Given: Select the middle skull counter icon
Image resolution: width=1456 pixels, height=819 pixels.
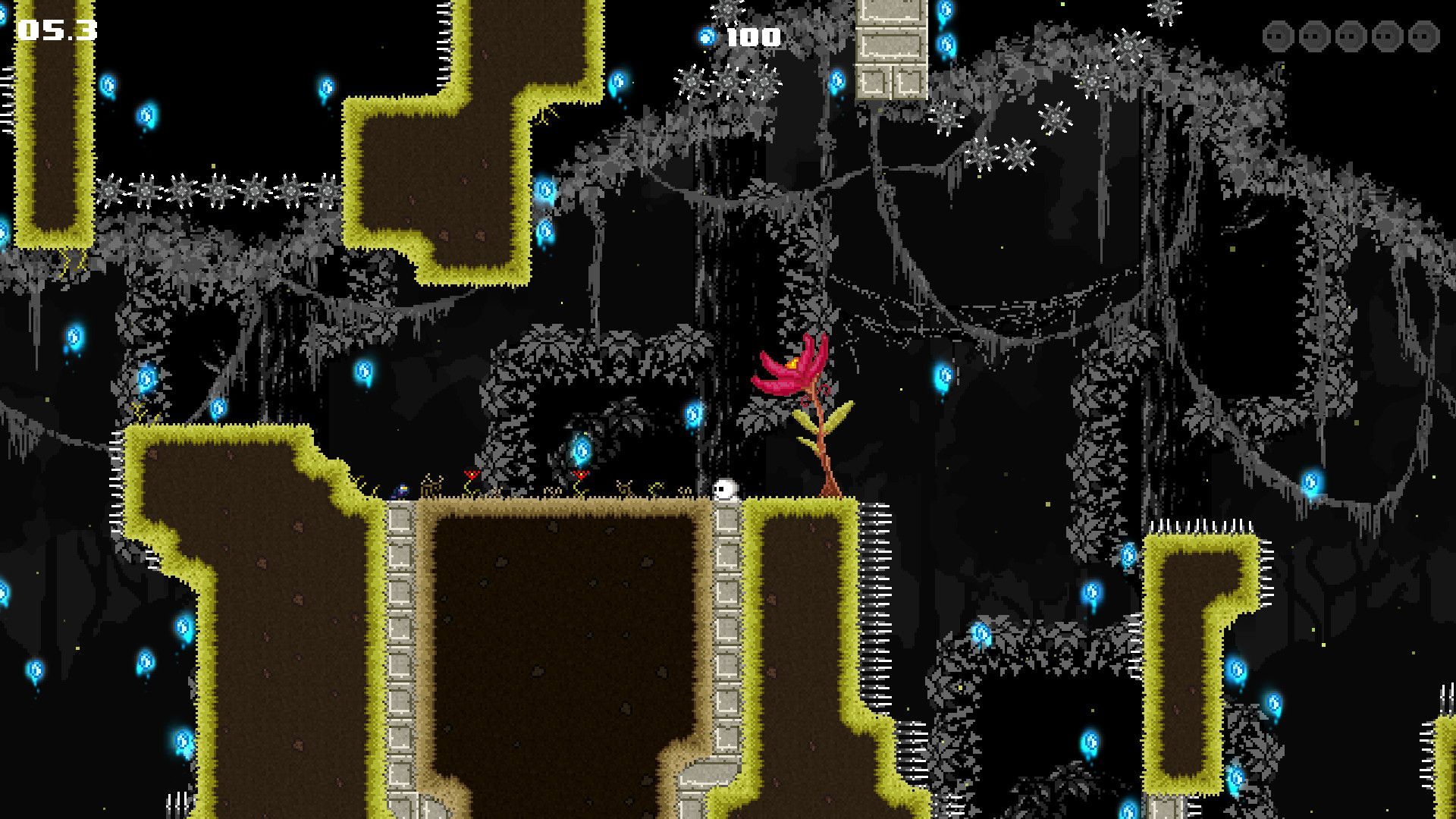Looking at the screenshot, I should click(1351, 35).
